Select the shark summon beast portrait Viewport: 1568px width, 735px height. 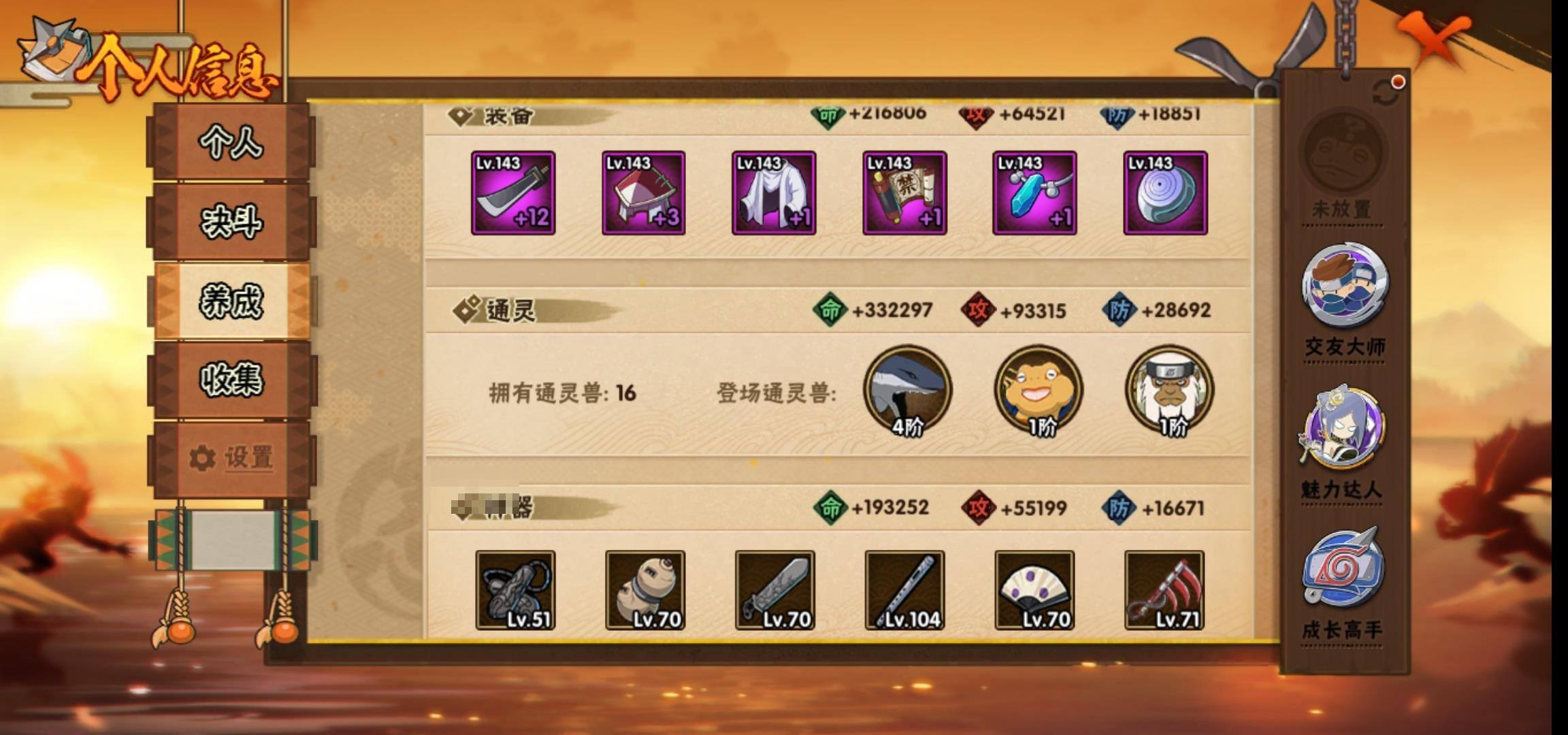tap(907, 391)
